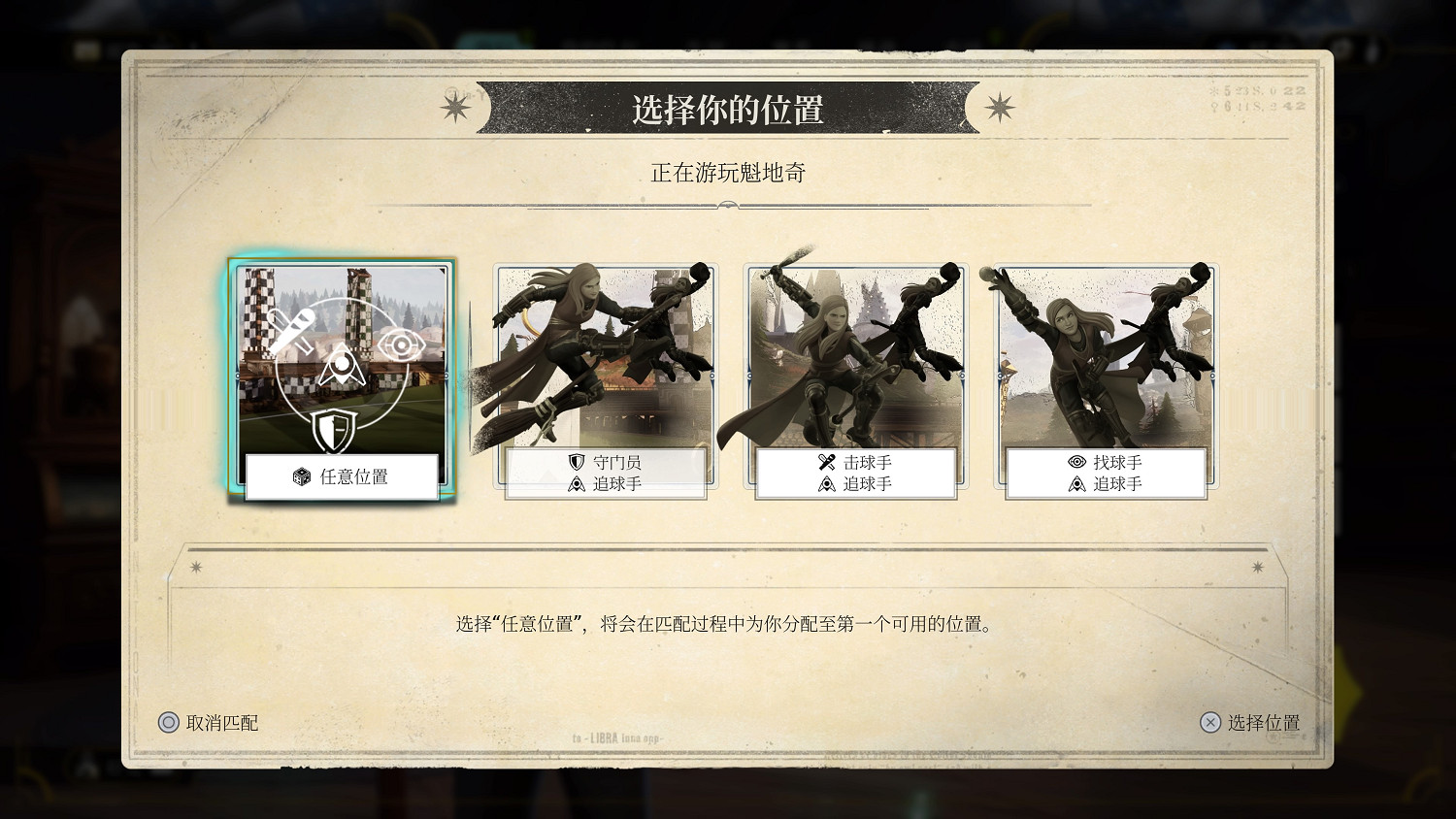Image resolution: width=1456 pixels, height=819 pixels.
Task: Click the star ornament left of the 选择你的位置 title
Action: 456,108
